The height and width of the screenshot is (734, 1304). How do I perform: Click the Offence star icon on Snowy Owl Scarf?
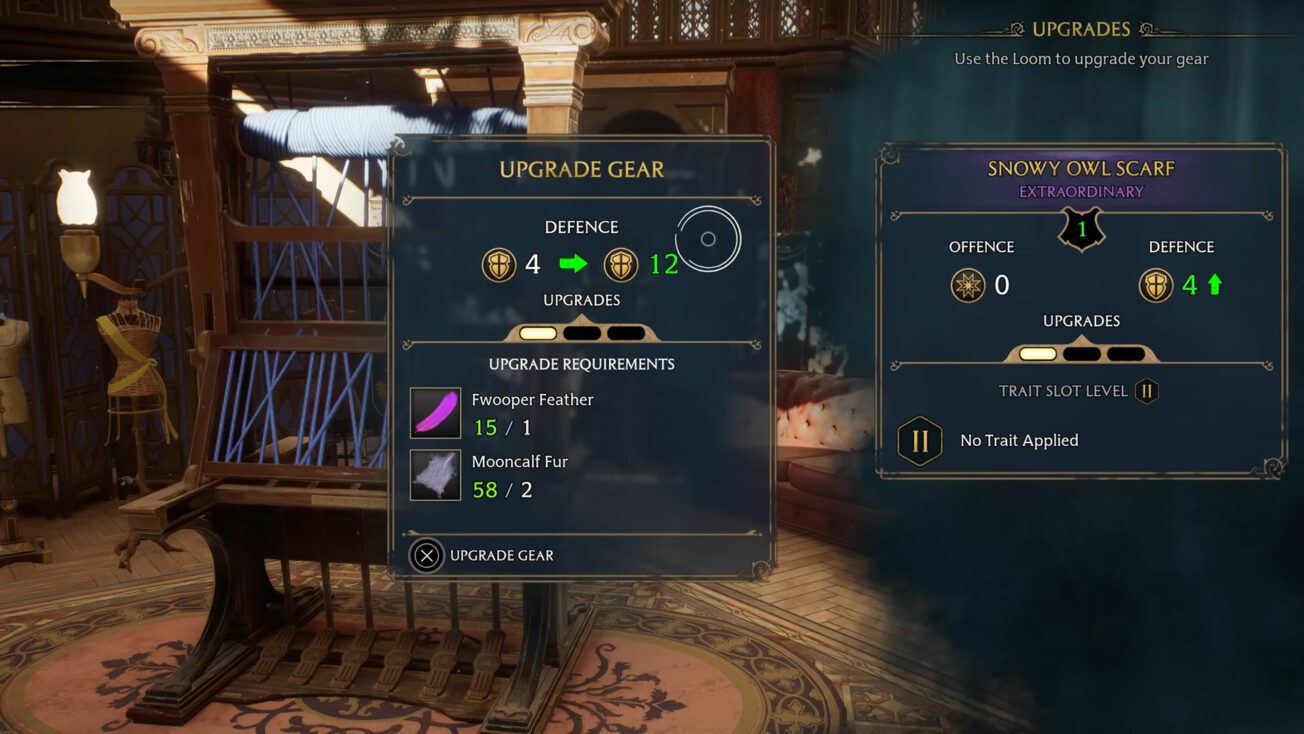pos(968,285)
